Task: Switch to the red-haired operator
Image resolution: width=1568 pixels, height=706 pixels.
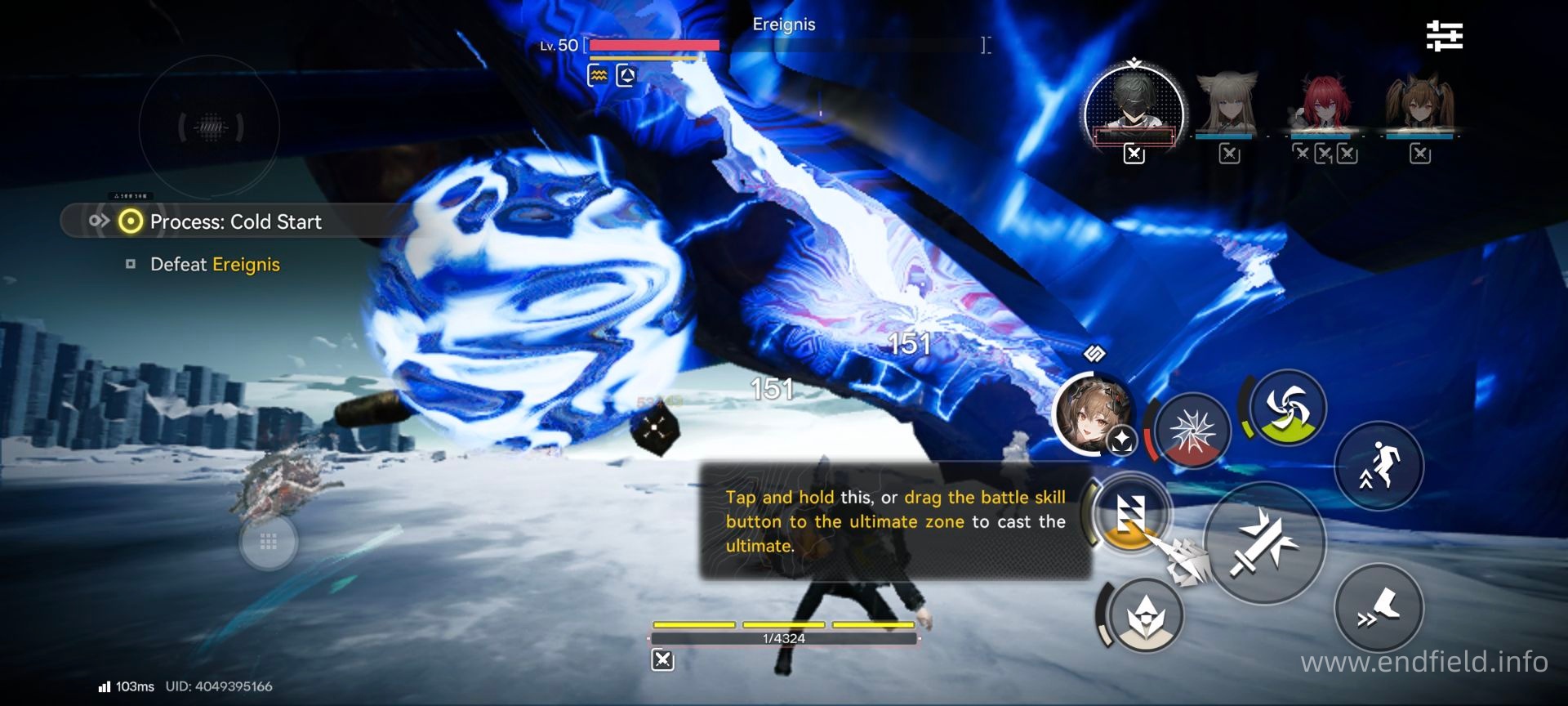Action: click(x=1321, y=103)
